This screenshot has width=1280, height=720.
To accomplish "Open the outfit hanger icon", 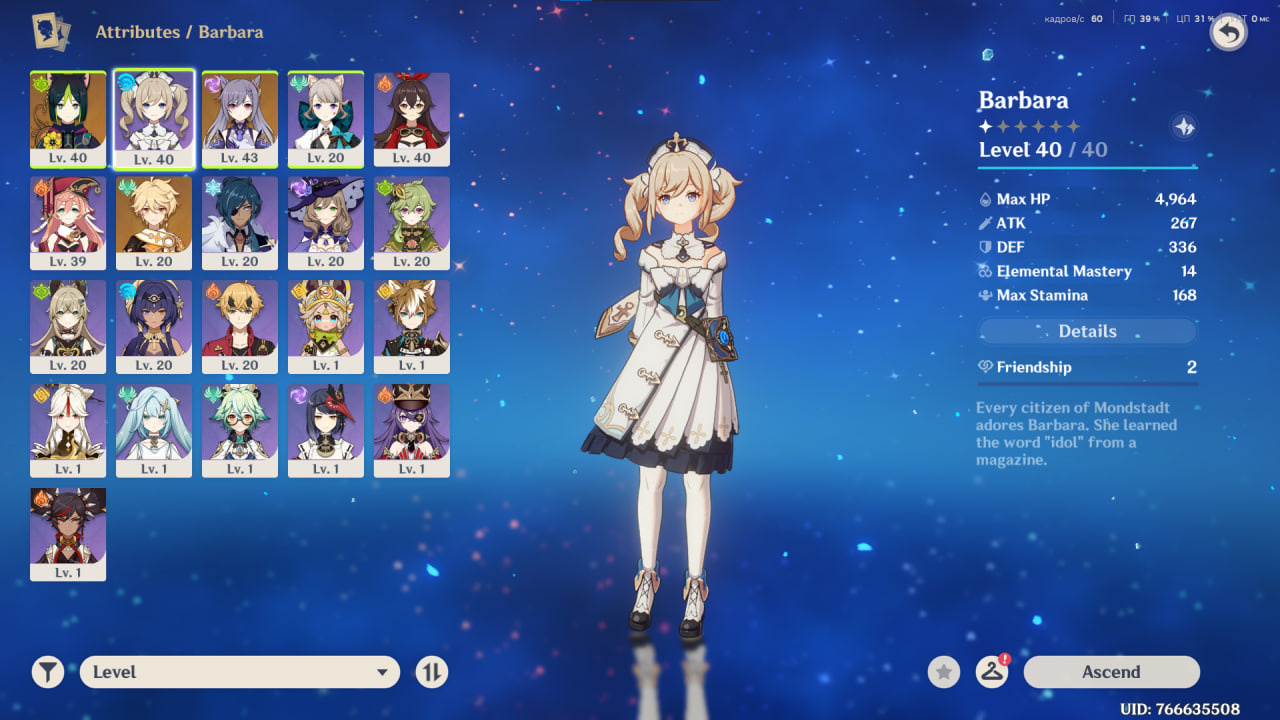I will pos(991,672).
